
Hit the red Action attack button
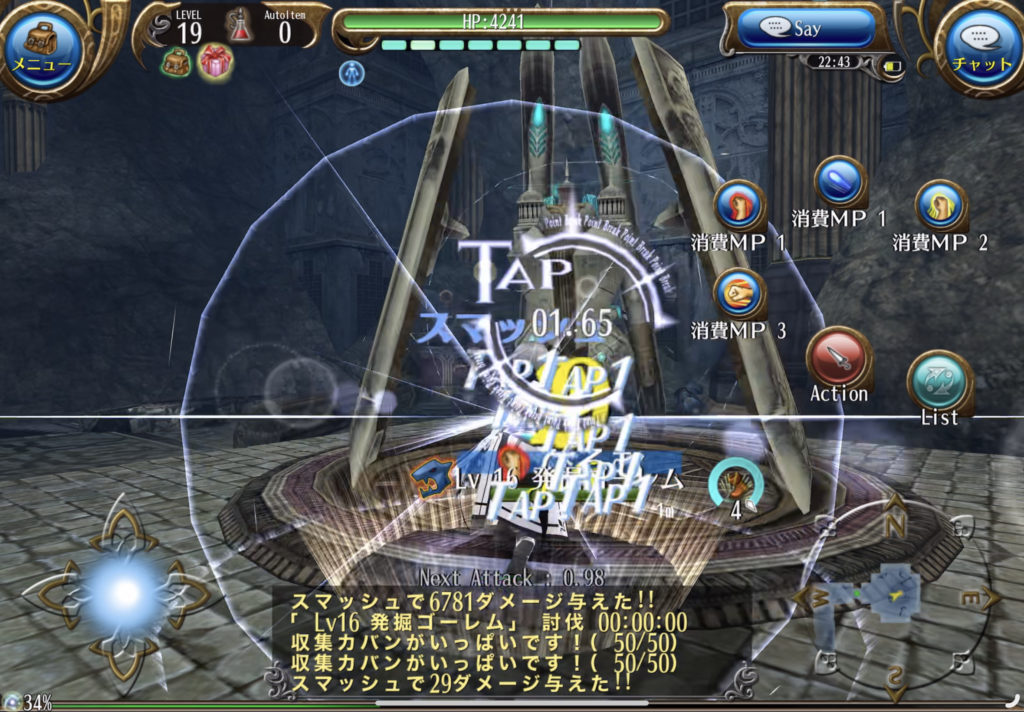(838, 357)
